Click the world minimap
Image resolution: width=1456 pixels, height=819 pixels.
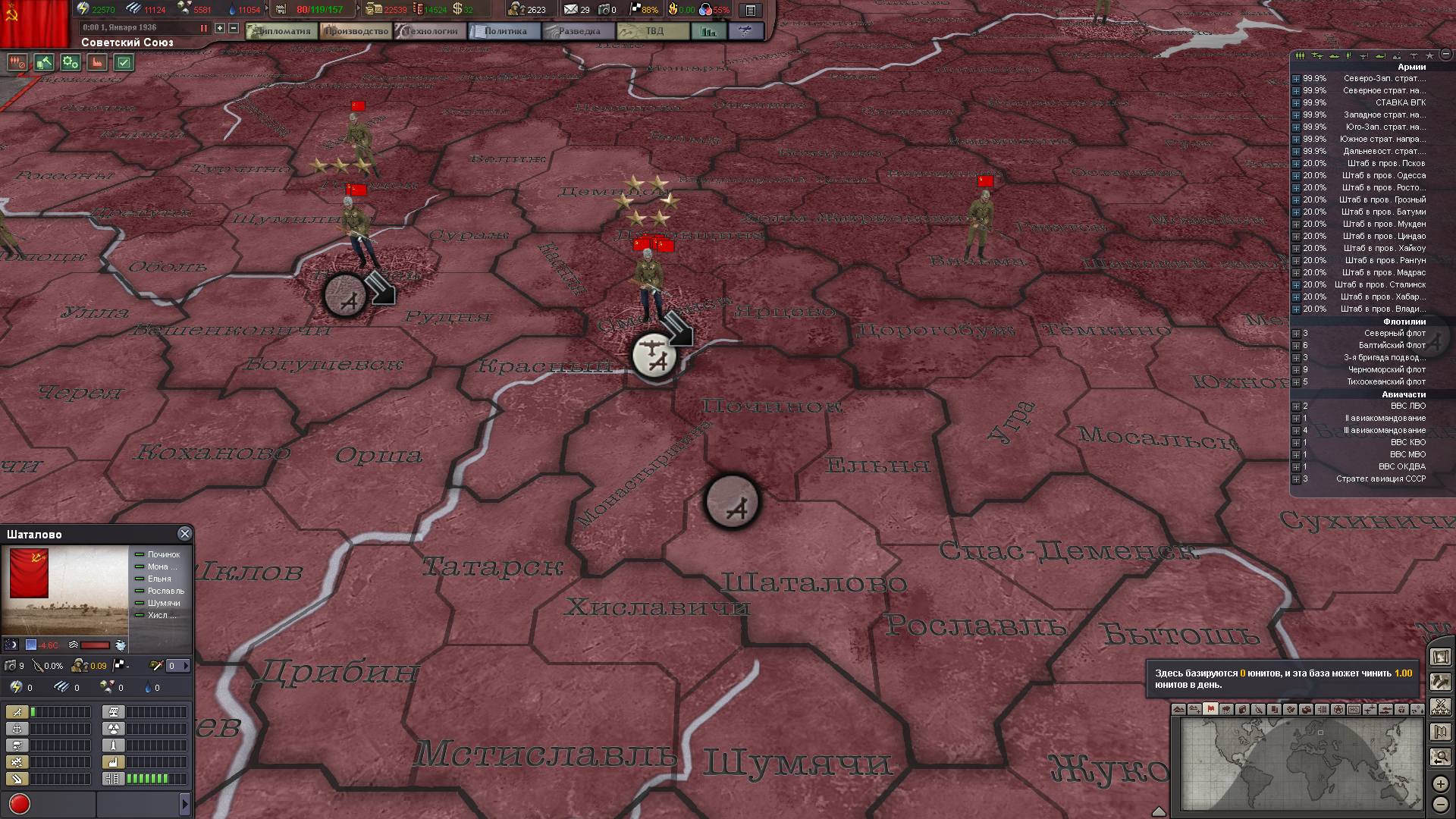tap(1301, 764)
